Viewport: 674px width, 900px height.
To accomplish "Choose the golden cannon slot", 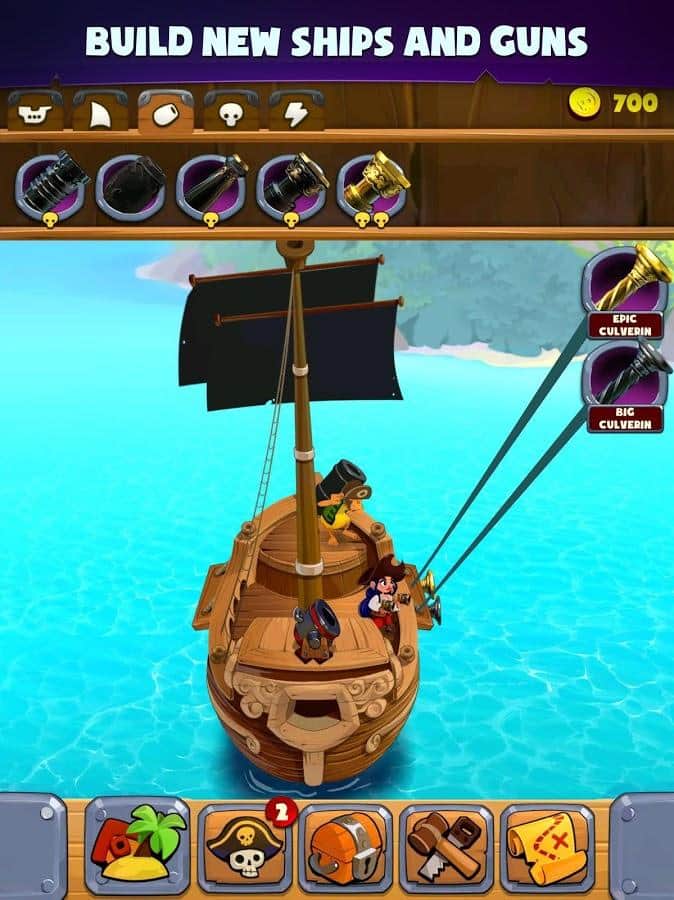I will (371, 186).
